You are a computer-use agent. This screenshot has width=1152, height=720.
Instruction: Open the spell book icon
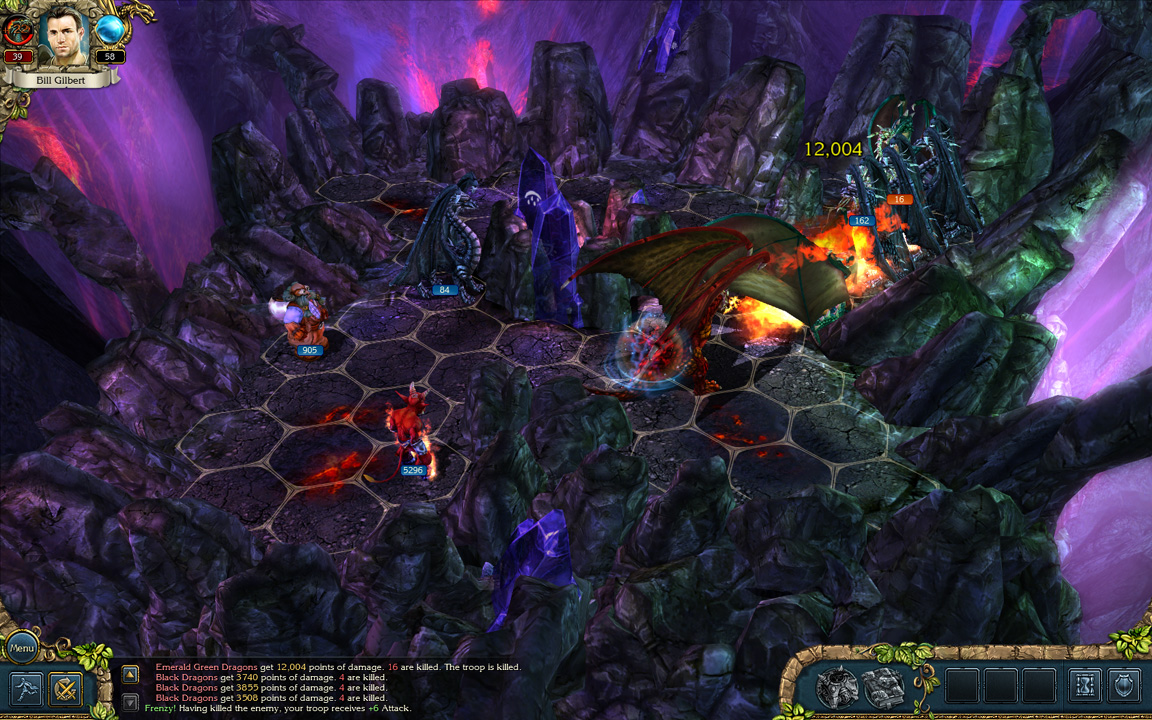tap(884, 687)
